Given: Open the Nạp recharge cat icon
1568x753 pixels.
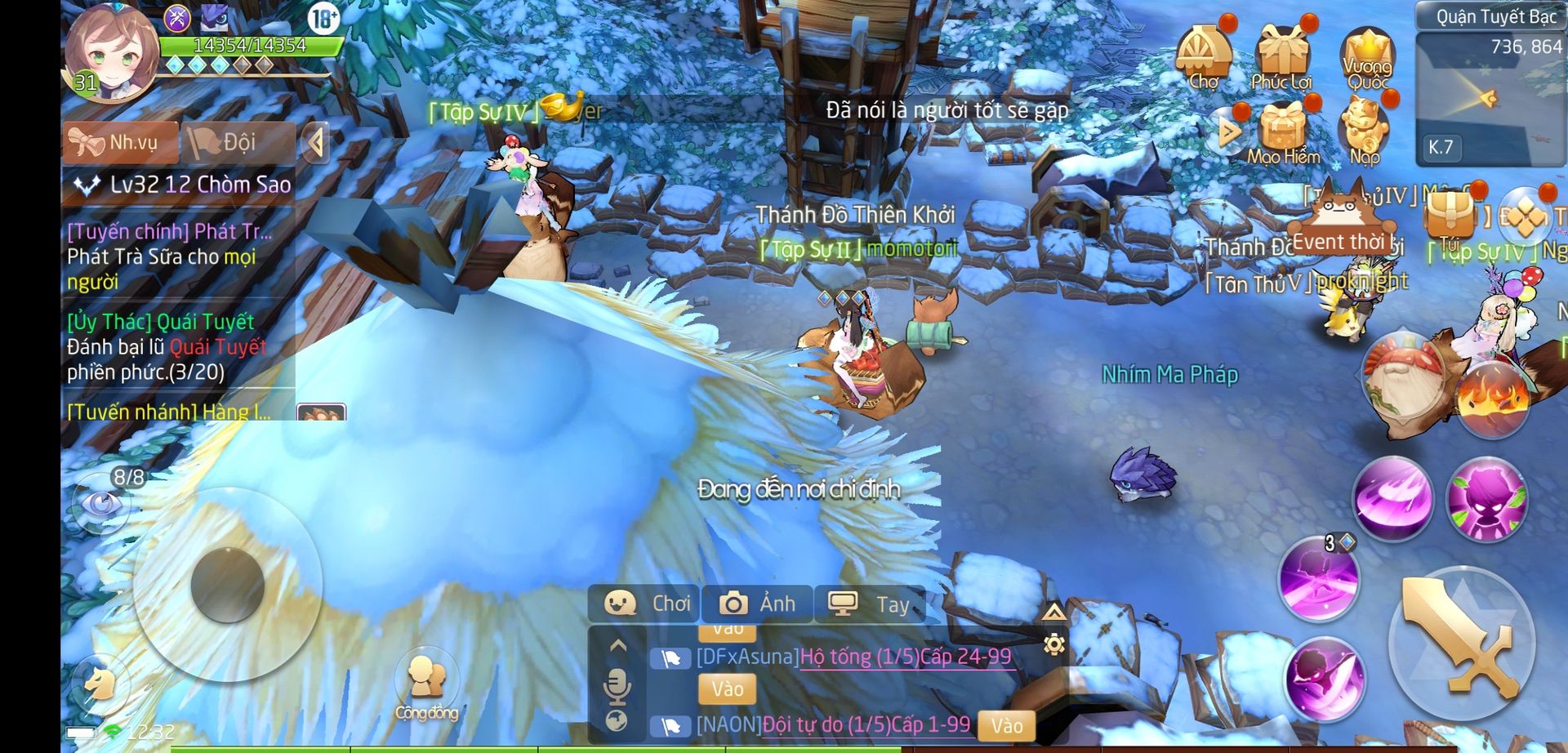Looking at the screenshot, I should pyautogui.click(x=1365, y=131).
